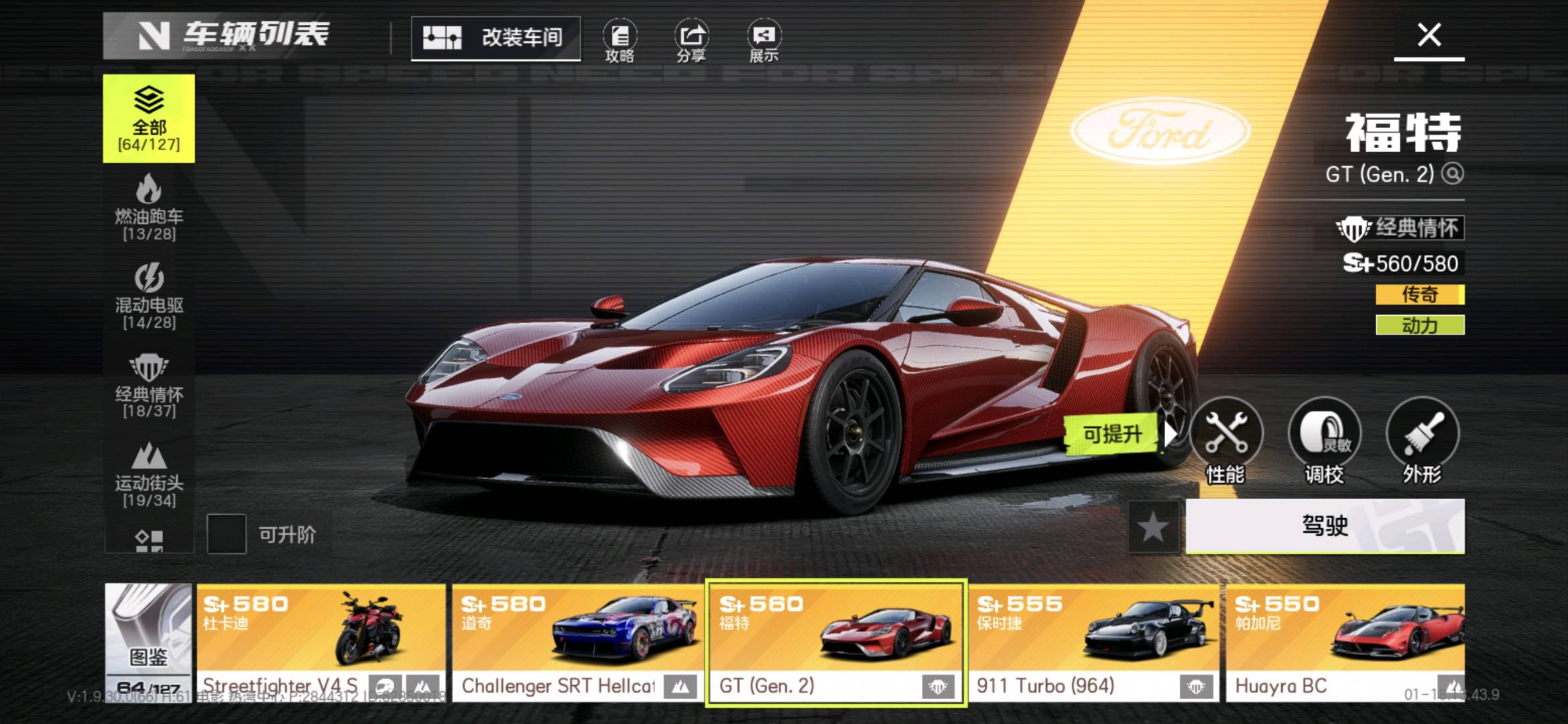Tap the 分享 share icon
The width and height of the screenshot is (1568, 724).
tap(691, 41)
